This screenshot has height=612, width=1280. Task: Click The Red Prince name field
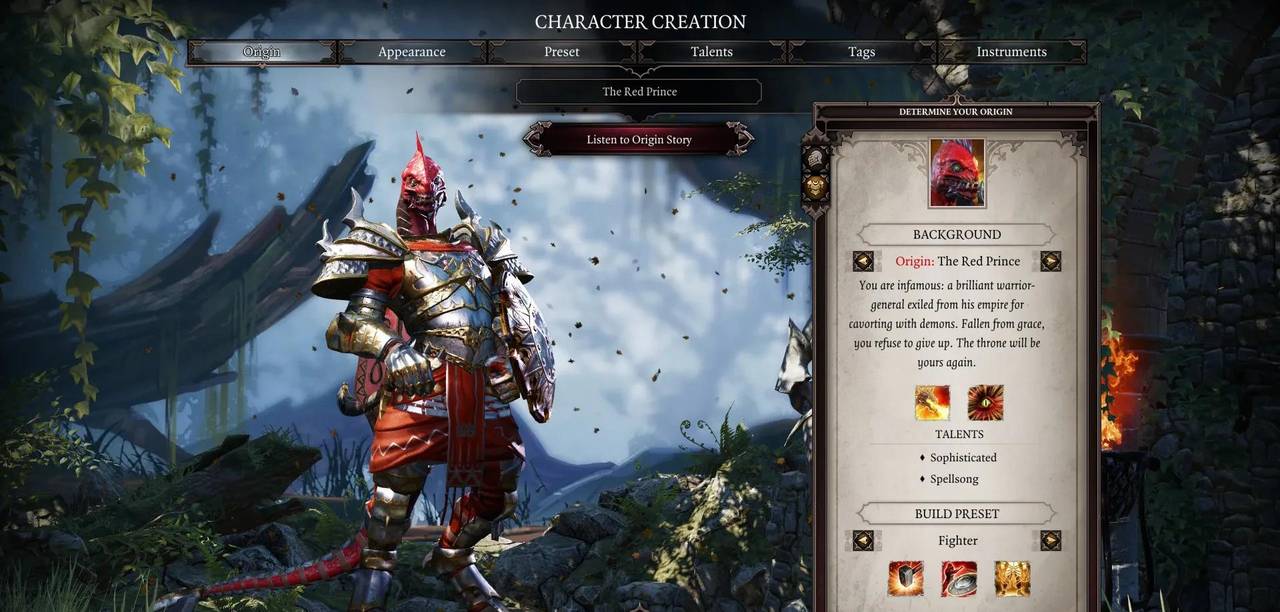pos(639,92)
